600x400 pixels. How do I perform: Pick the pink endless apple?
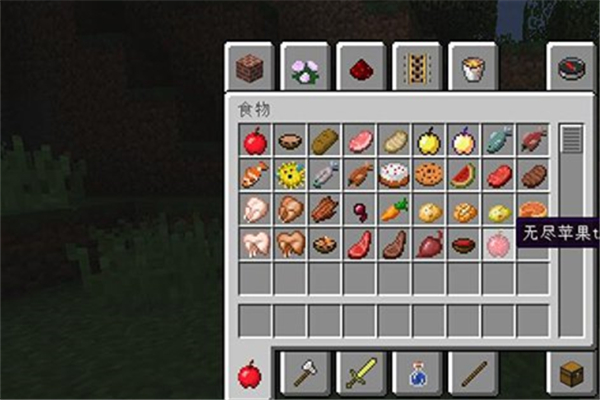tap(498, 245)
